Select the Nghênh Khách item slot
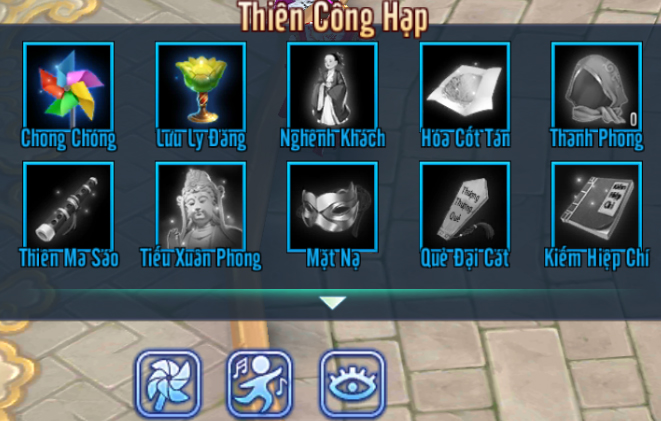 332,88
